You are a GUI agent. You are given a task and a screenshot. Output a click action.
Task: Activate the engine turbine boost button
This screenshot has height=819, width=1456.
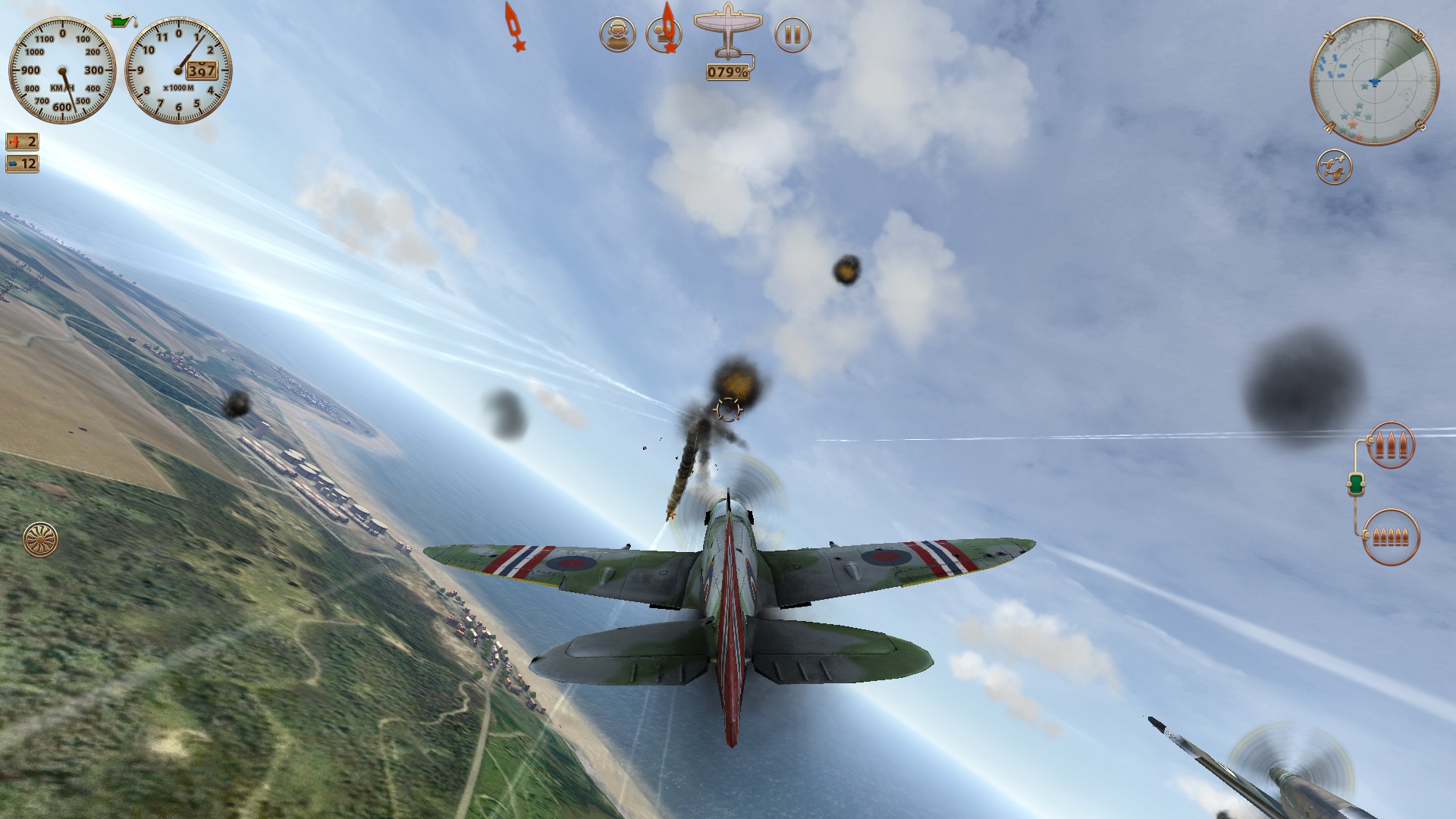[x=40, y=539]
